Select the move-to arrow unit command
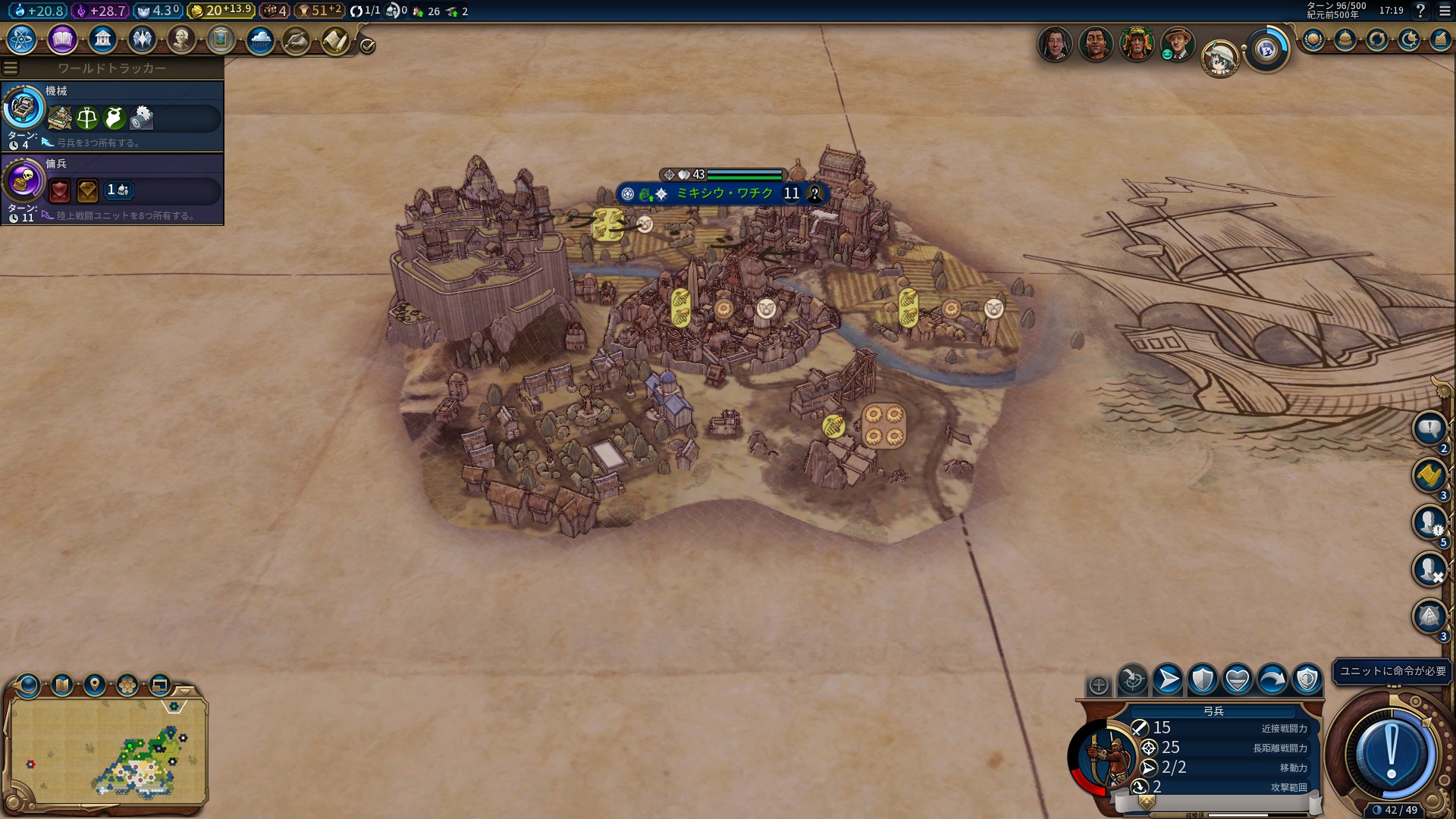 point(1168,679)
